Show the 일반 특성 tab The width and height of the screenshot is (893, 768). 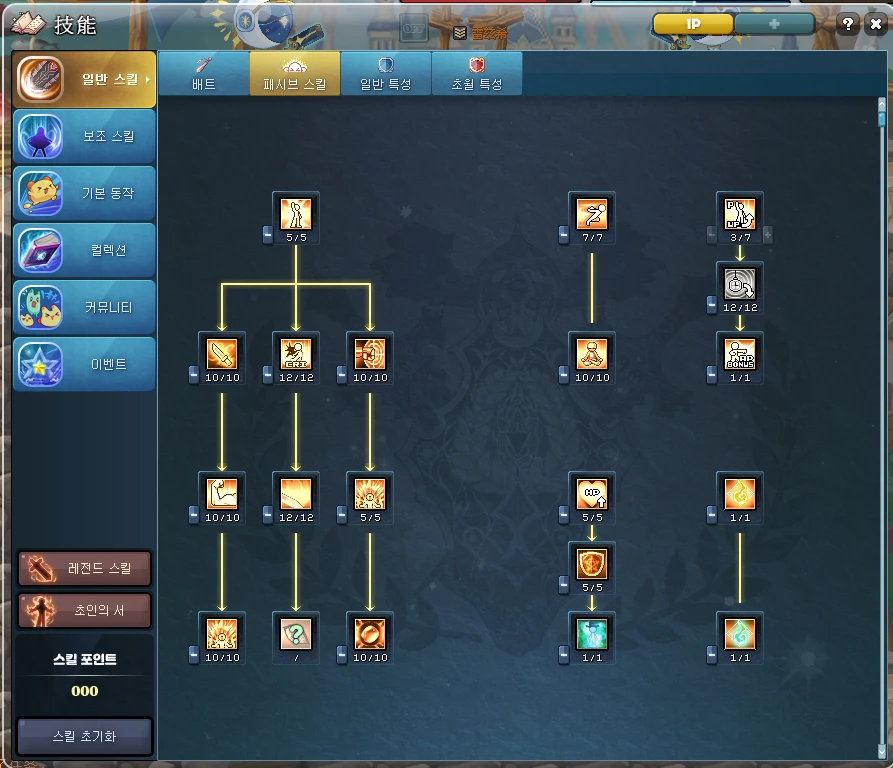385,73
